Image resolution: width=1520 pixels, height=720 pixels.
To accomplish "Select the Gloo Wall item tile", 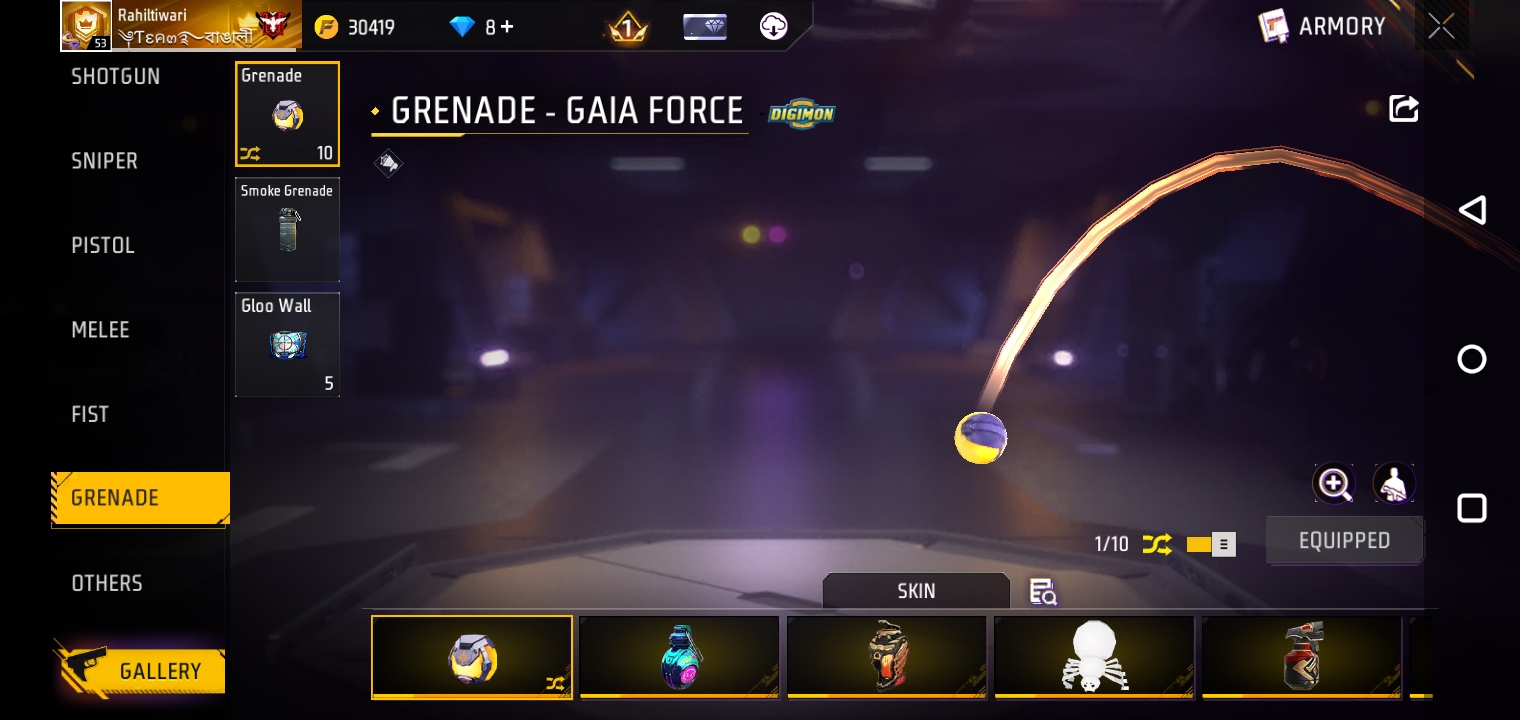I will (x=287, y=344).
